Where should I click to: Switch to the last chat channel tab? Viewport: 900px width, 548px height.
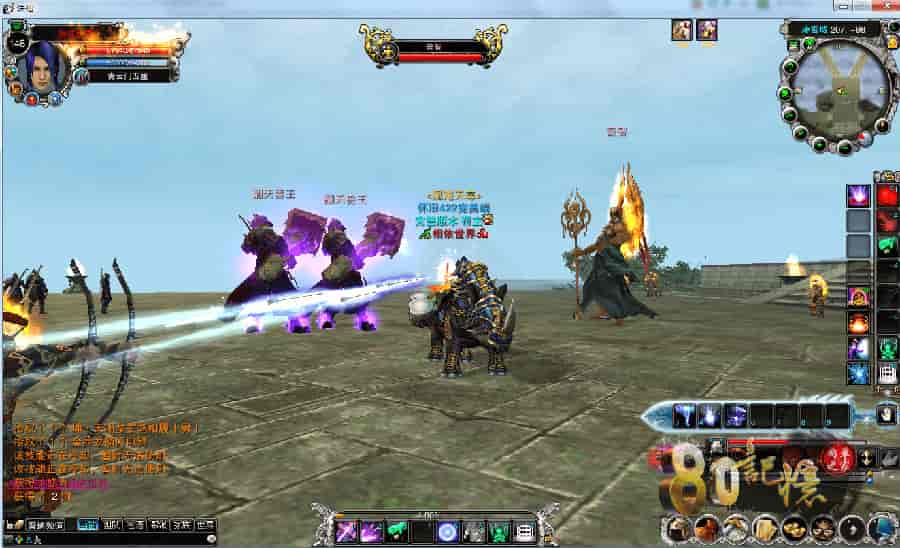tap(205, 524)
